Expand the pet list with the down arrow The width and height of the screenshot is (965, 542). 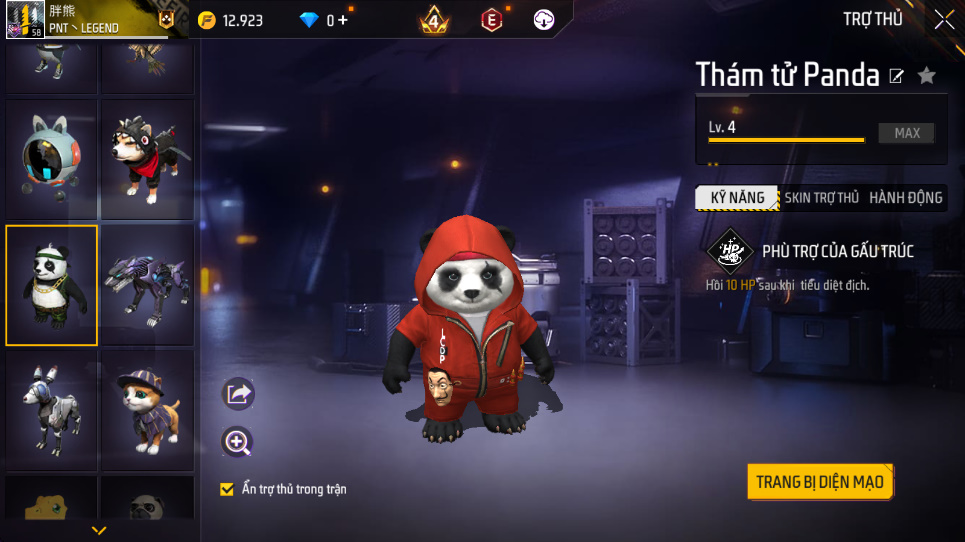98,530
